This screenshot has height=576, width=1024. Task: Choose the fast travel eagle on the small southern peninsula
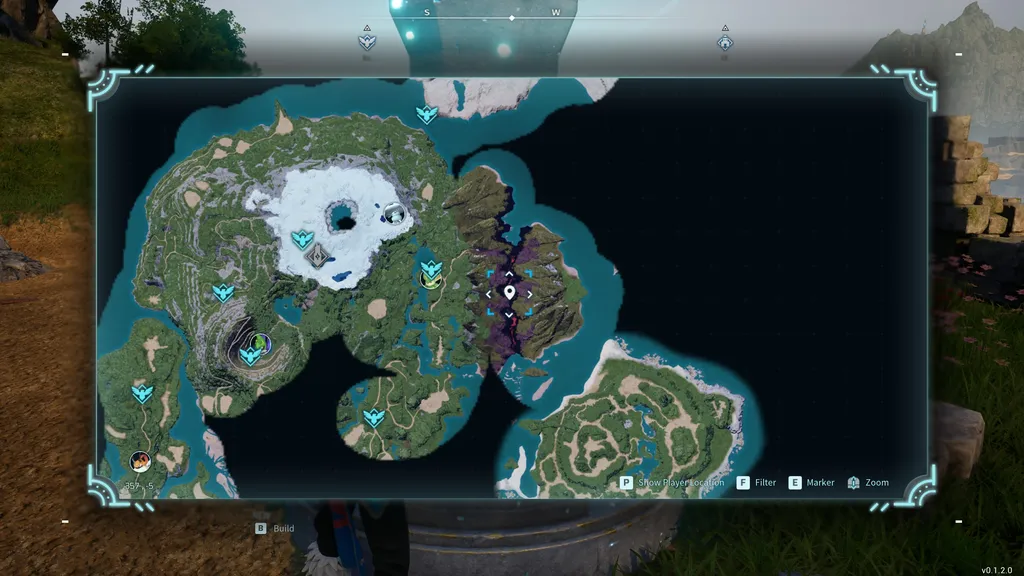point(374,417)
